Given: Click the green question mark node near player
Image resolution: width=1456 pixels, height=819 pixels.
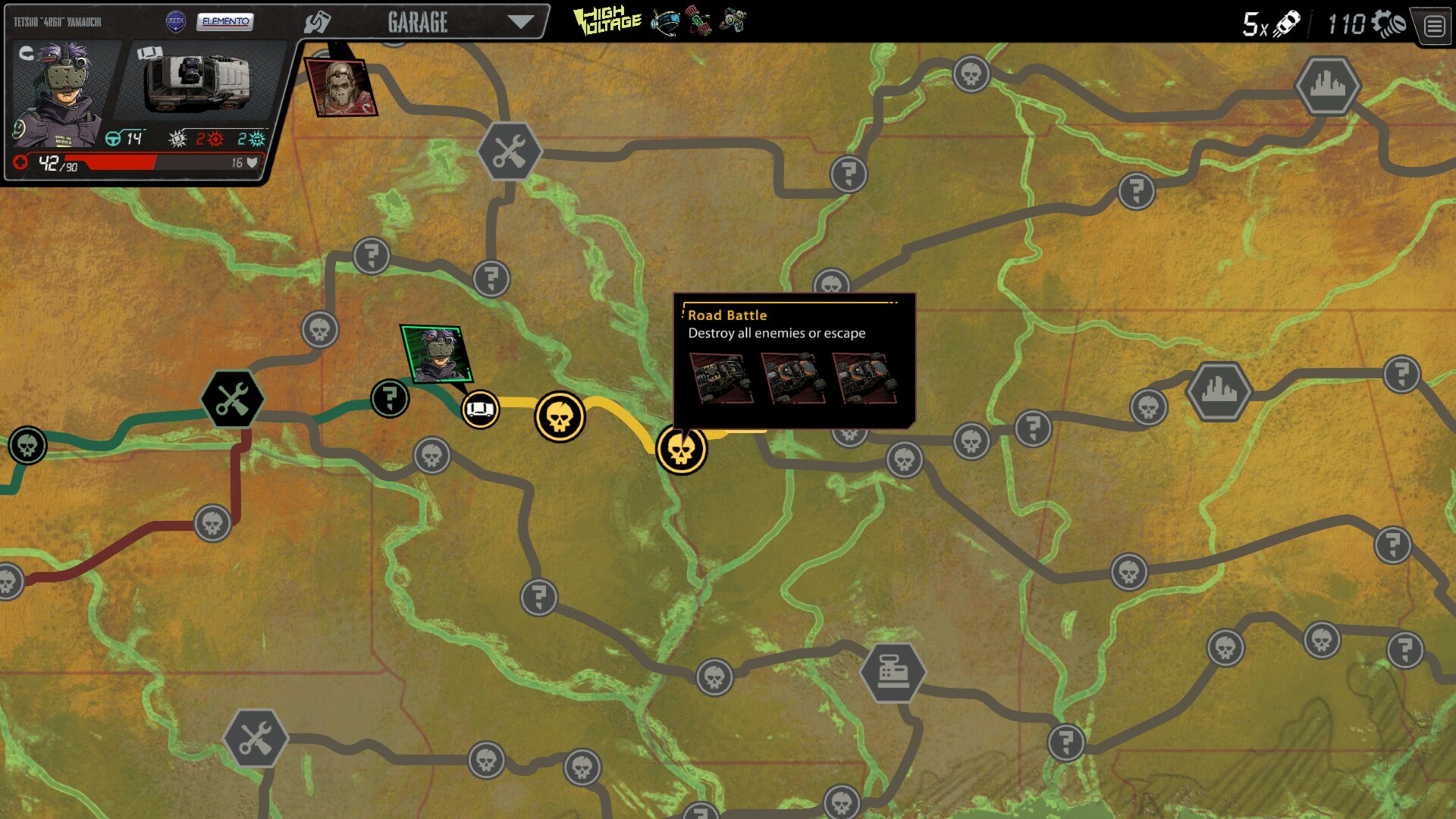Looking at the screenshot, I should pyautogui.click(x=389, y=398).
